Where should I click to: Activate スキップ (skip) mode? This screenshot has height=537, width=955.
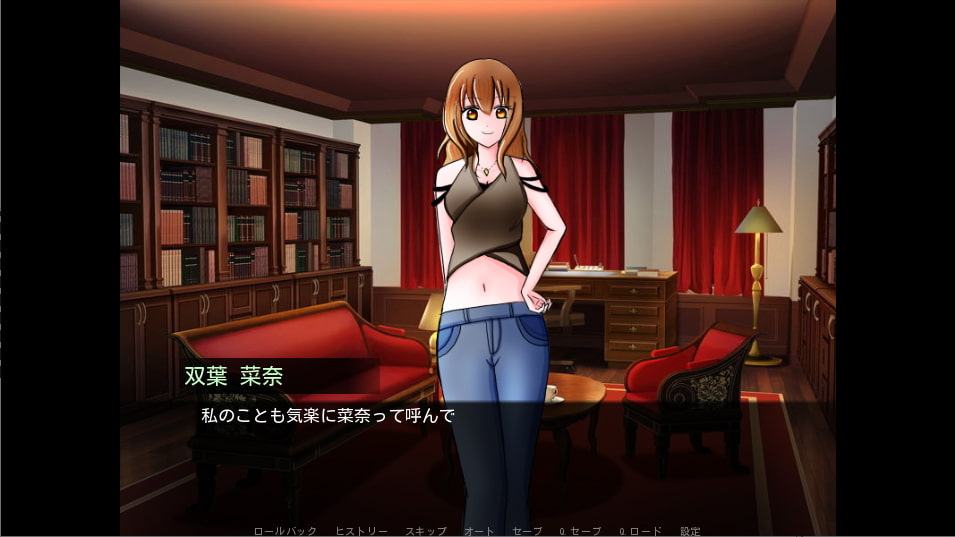425,531
